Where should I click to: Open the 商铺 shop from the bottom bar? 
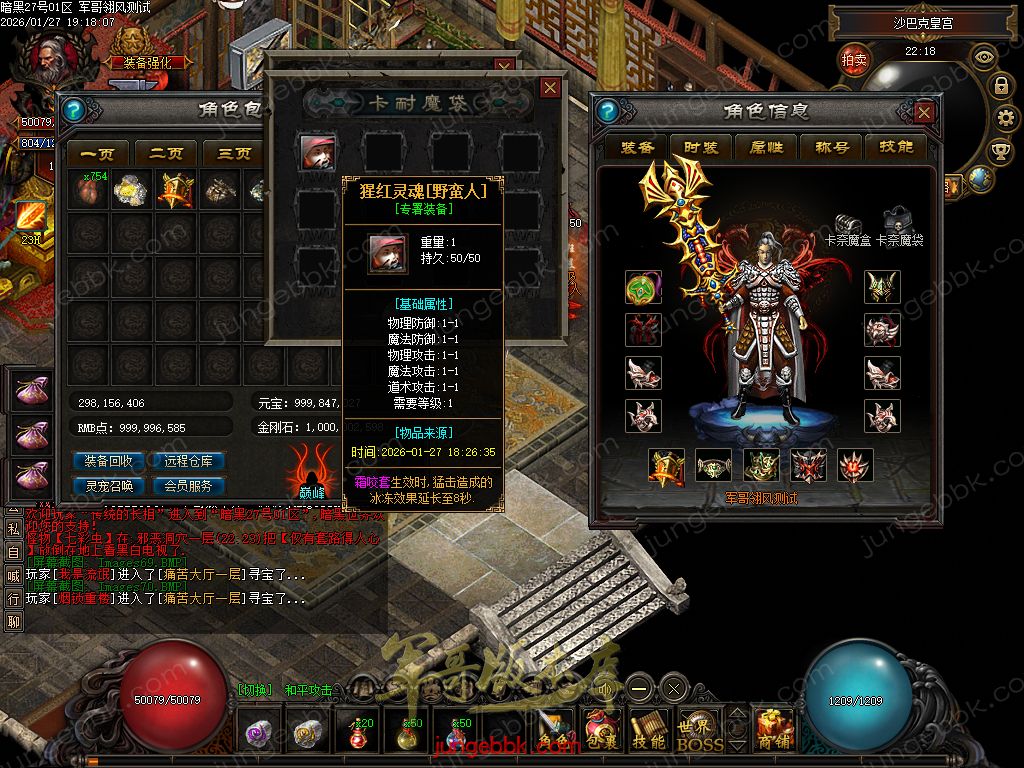774,730
